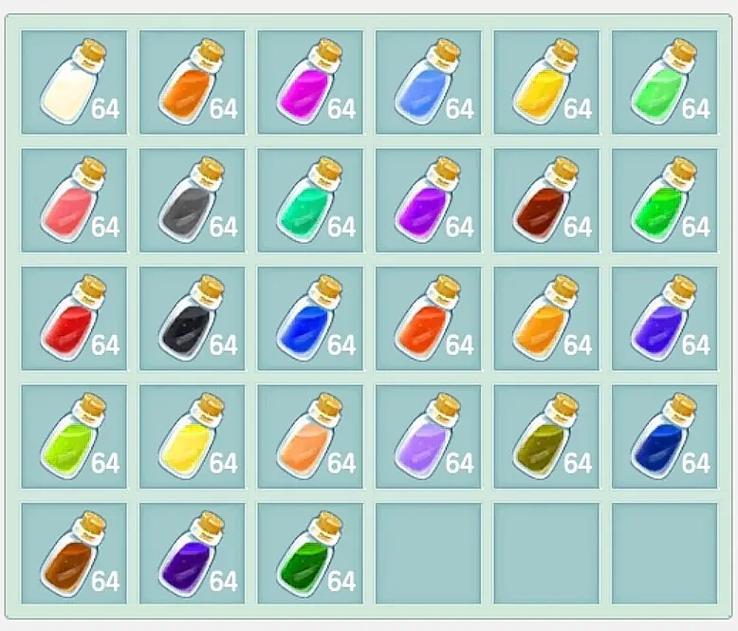Pick the pink dye bottle slot
The width and height of the screenshot is (738, 631).
pyautogui.click(x=74, y=200)
